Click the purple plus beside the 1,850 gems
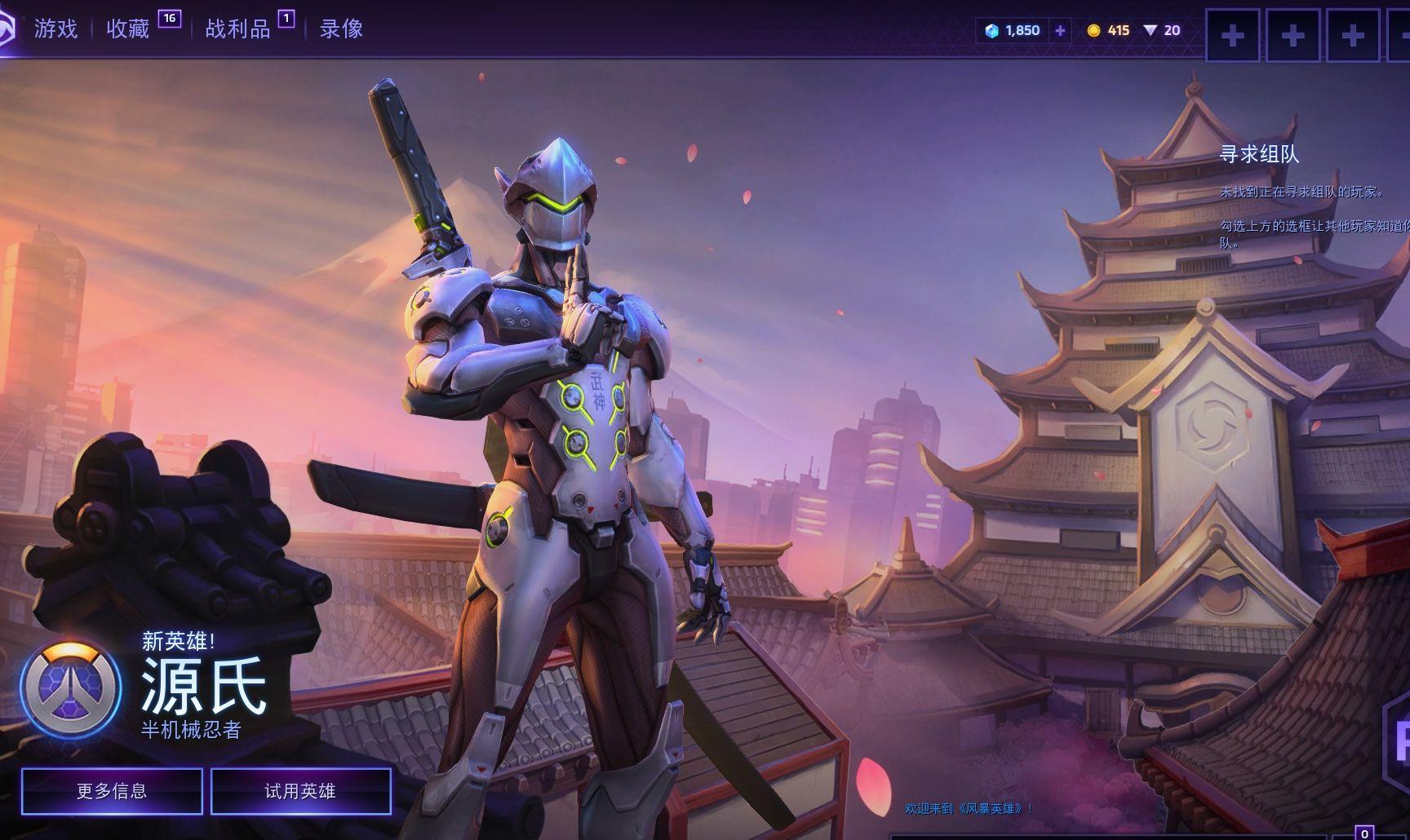This screenshot has width=1410, height=840. coord(1060,31)
